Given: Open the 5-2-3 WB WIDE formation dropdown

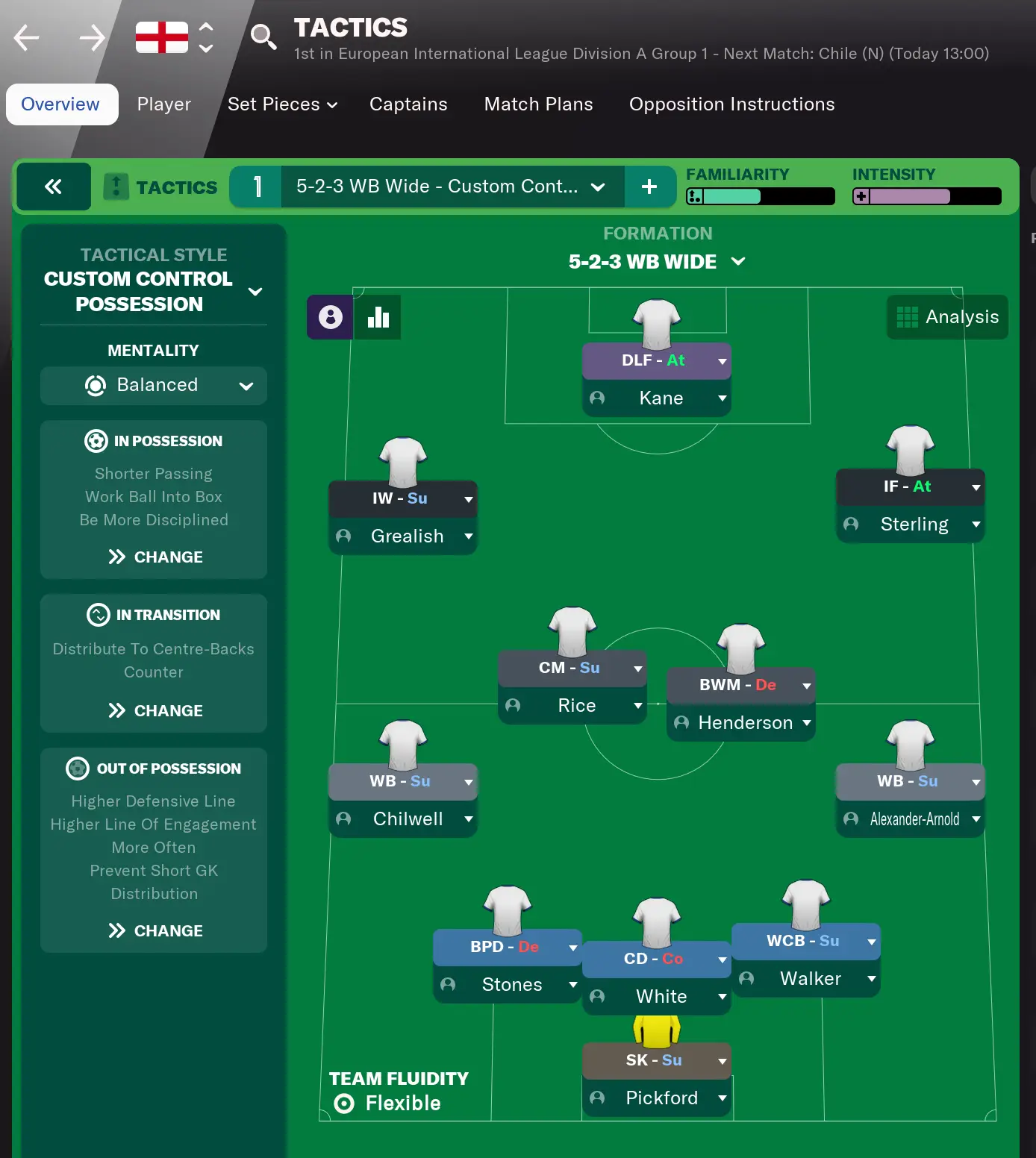Looking at the screenshot, I should click(x=739, y=262).
